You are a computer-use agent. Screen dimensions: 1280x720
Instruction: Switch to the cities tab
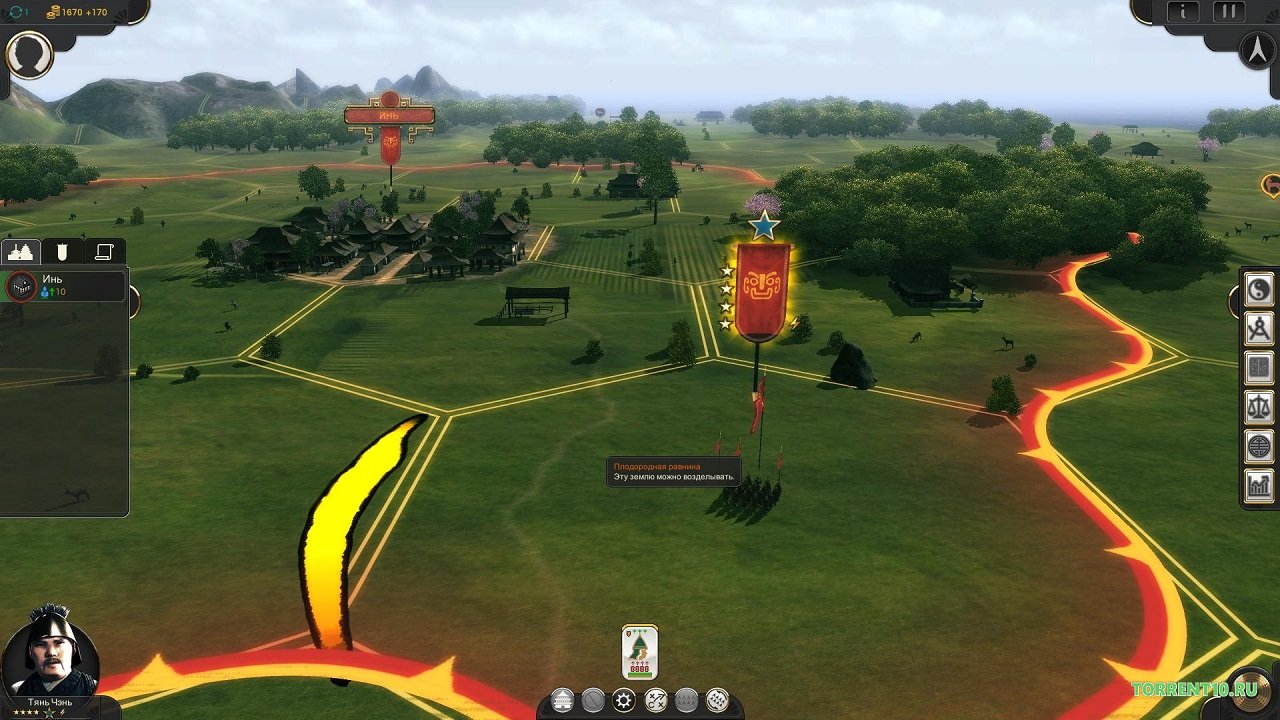[21, 252]
